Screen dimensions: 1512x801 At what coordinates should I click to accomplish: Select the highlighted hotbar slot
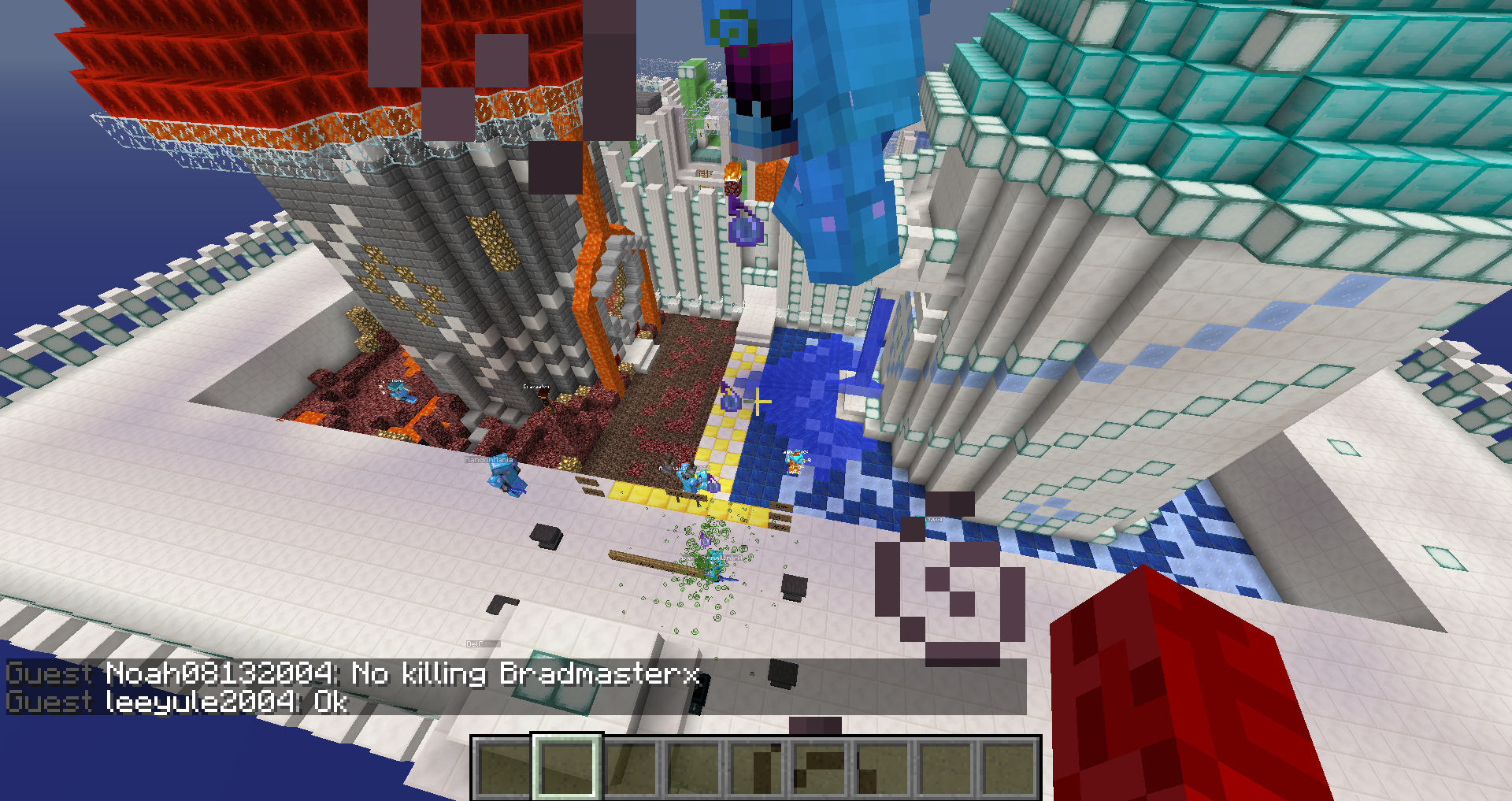[566, 768]
